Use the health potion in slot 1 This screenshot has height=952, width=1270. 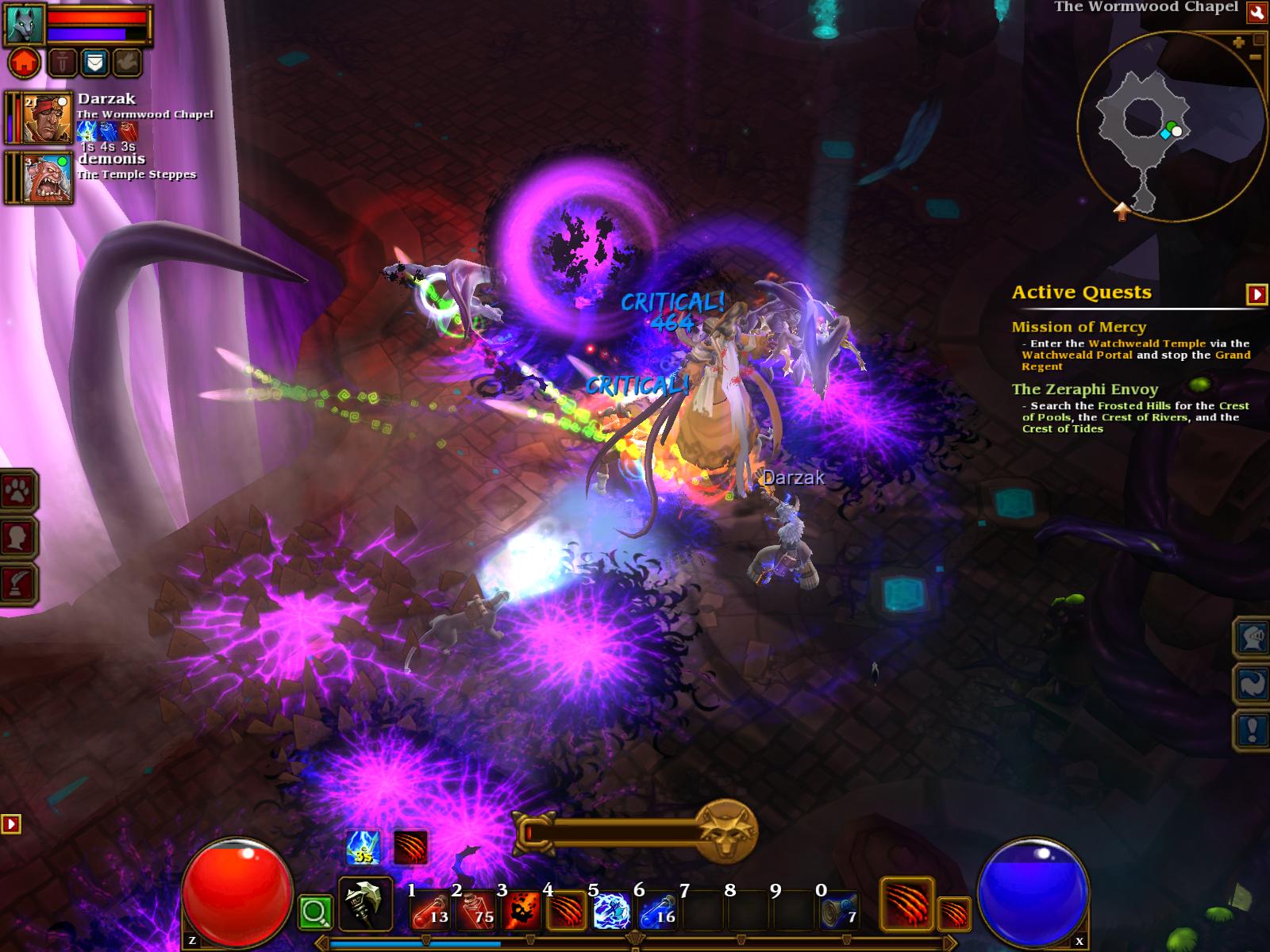point(431,910)
